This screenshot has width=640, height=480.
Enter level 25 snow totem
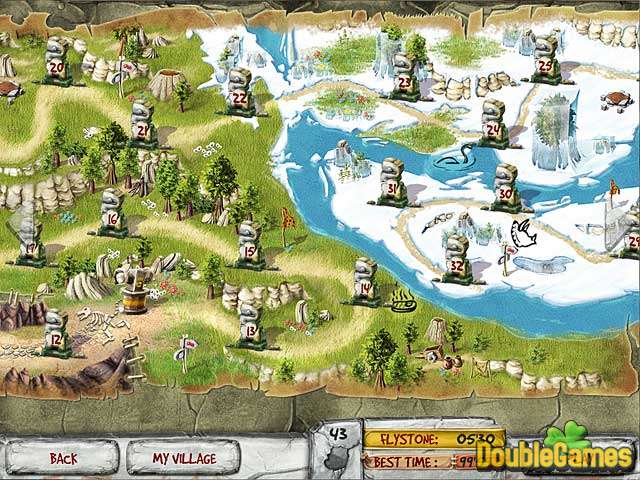pyautogui.click(x=545, y=60)
